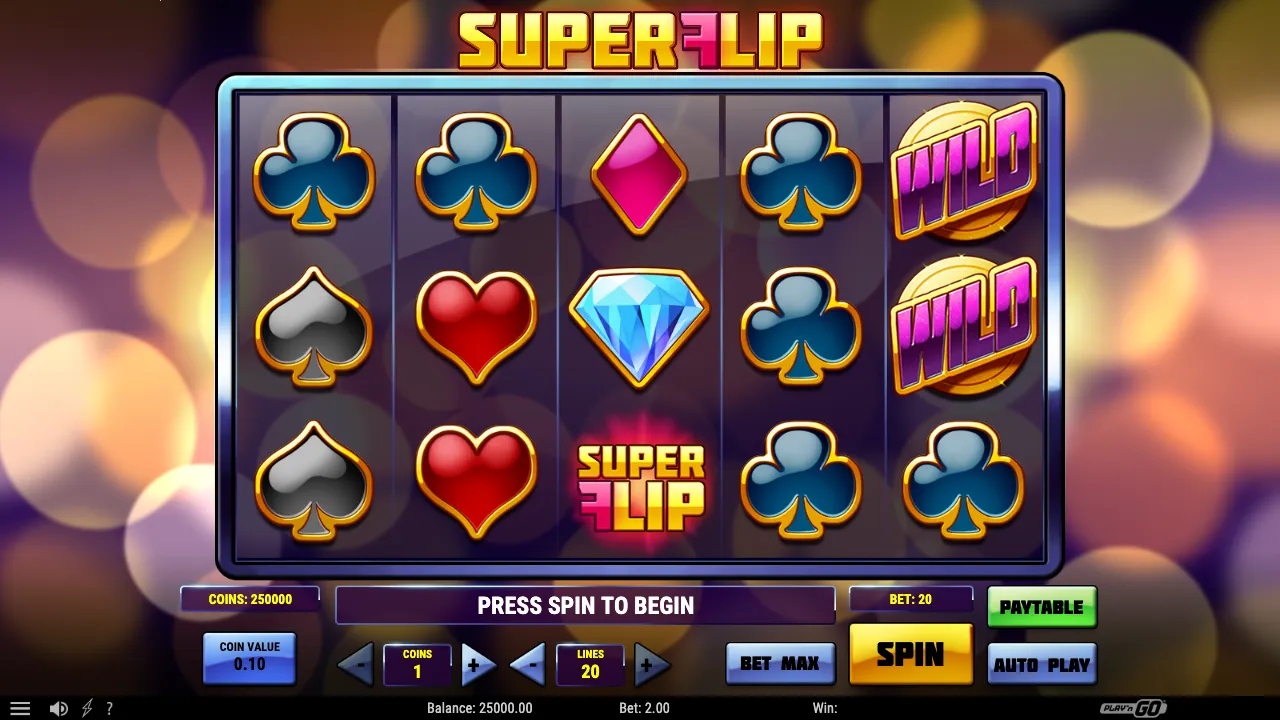
Task: Click the right arrow to add more lines
Action: [x=652, y=665]
